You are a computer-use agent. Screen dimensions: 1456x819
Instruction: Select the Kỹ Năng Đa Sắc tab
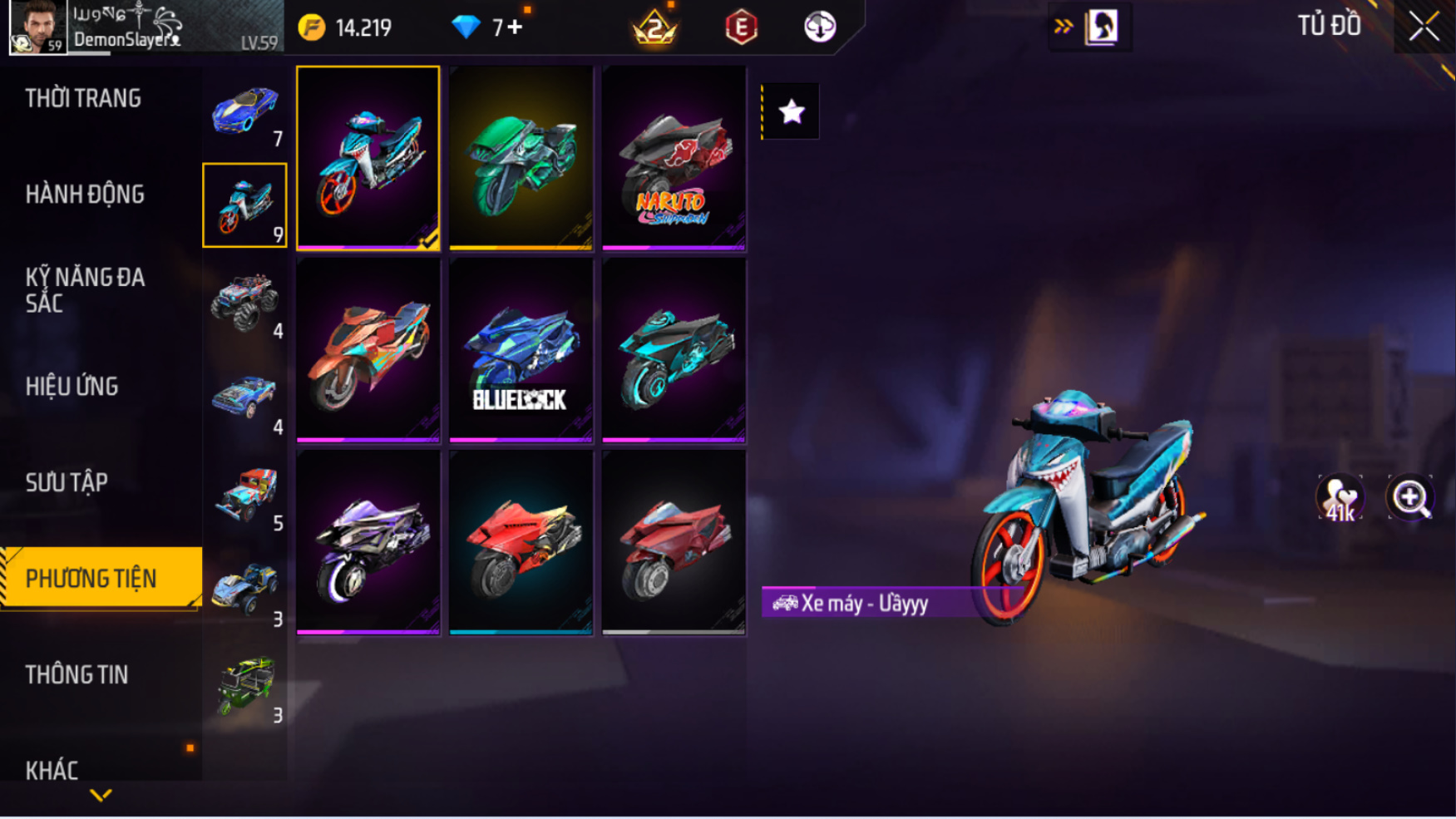pos(85,290)
